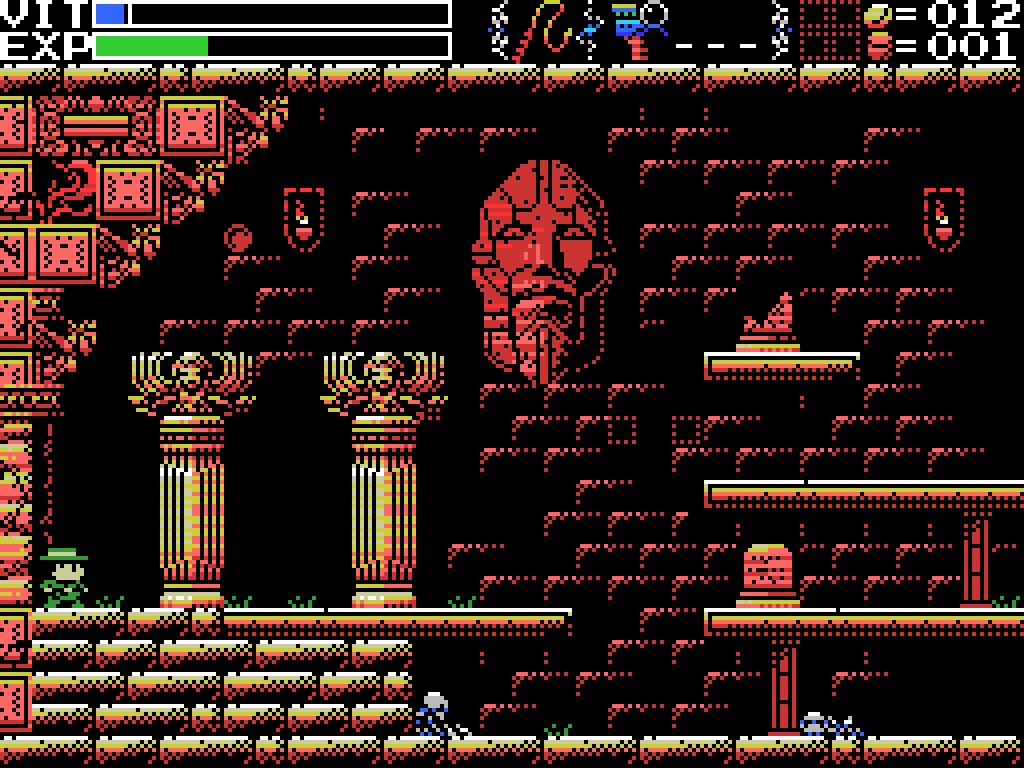Viewport: 1024px width, 768px height.
Task: Select the whip main weapon icon
Action: coord(549,30)
